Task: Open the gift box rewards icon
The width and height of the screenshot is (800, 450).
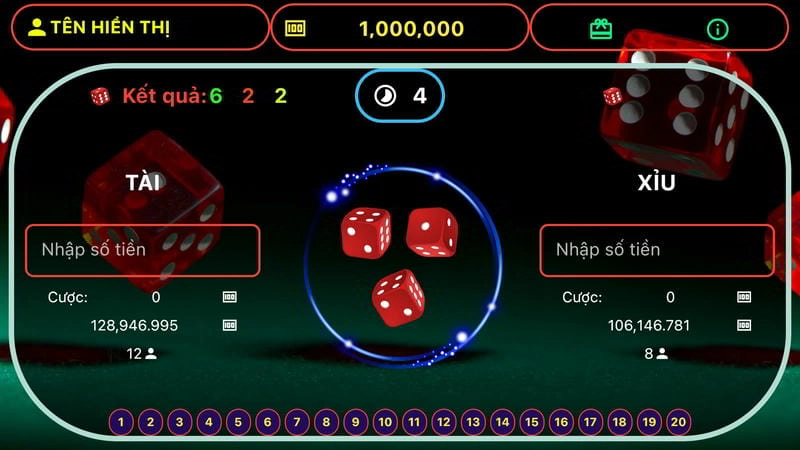Action: pyautogui.click(x=601, y=28)
